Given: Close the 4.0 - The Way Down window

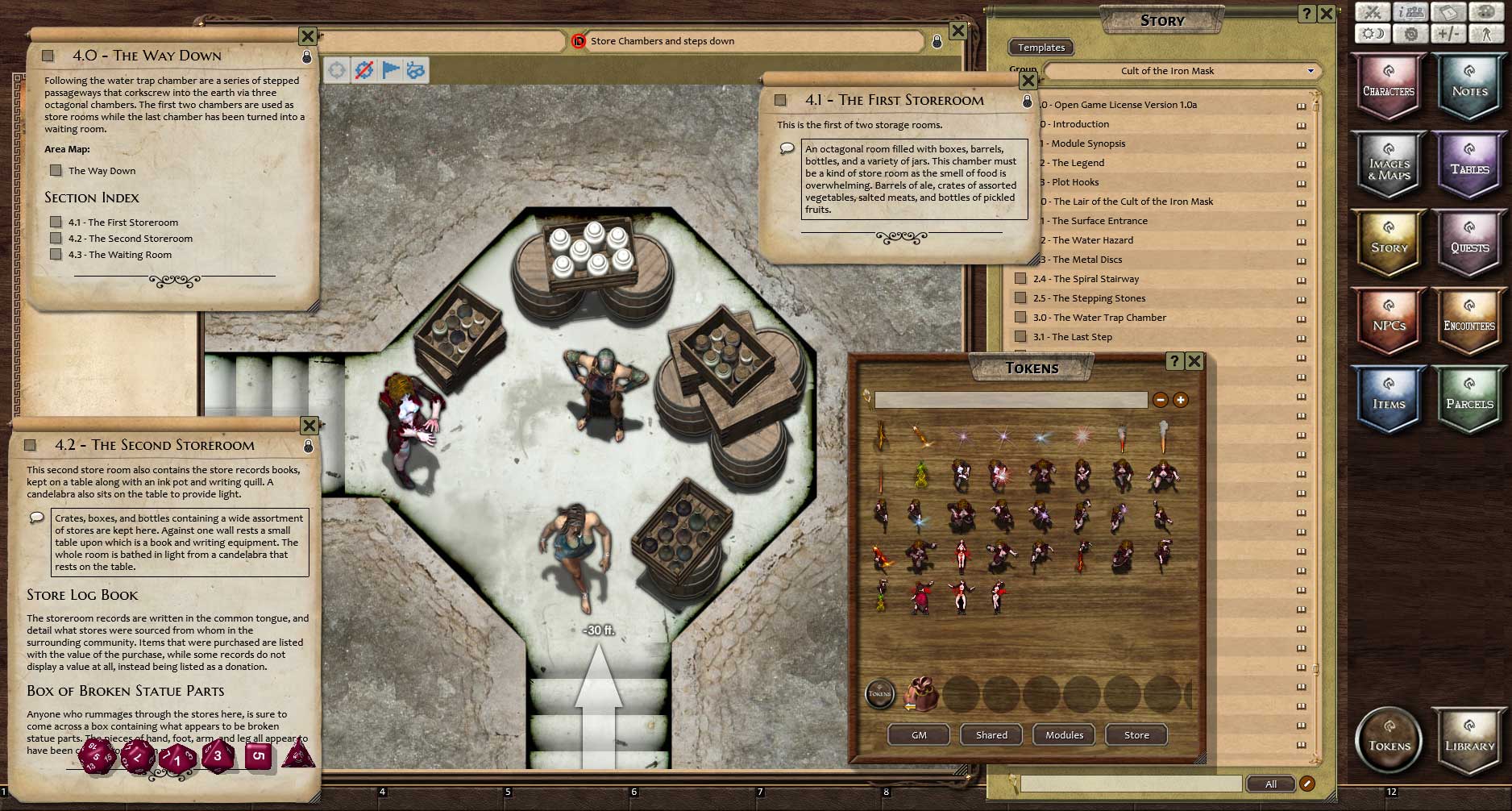Looking at the screenshot, I should 308,36.
